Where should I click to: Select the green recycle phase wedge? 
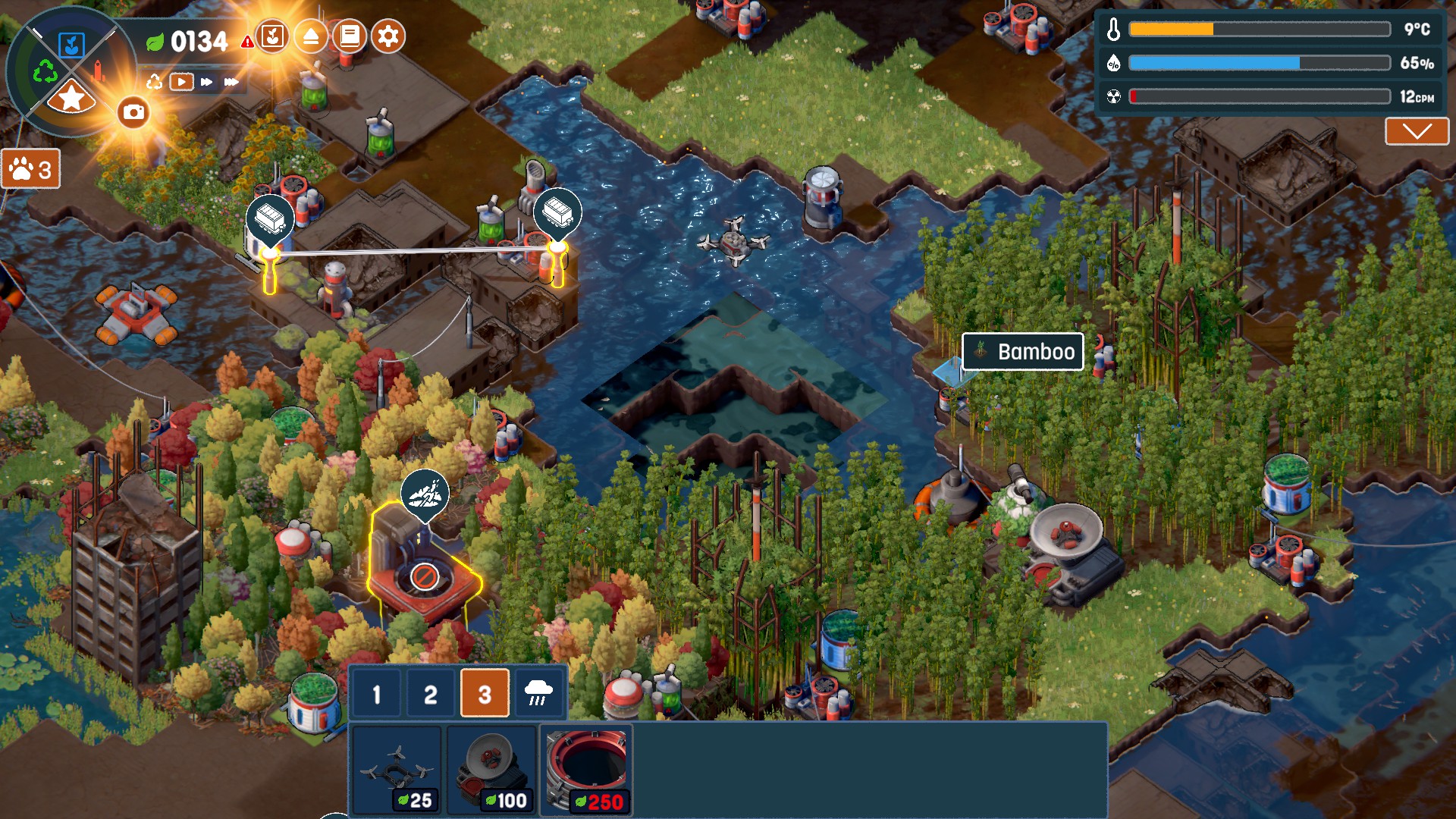pyautogui.click(x=45, y=72)
